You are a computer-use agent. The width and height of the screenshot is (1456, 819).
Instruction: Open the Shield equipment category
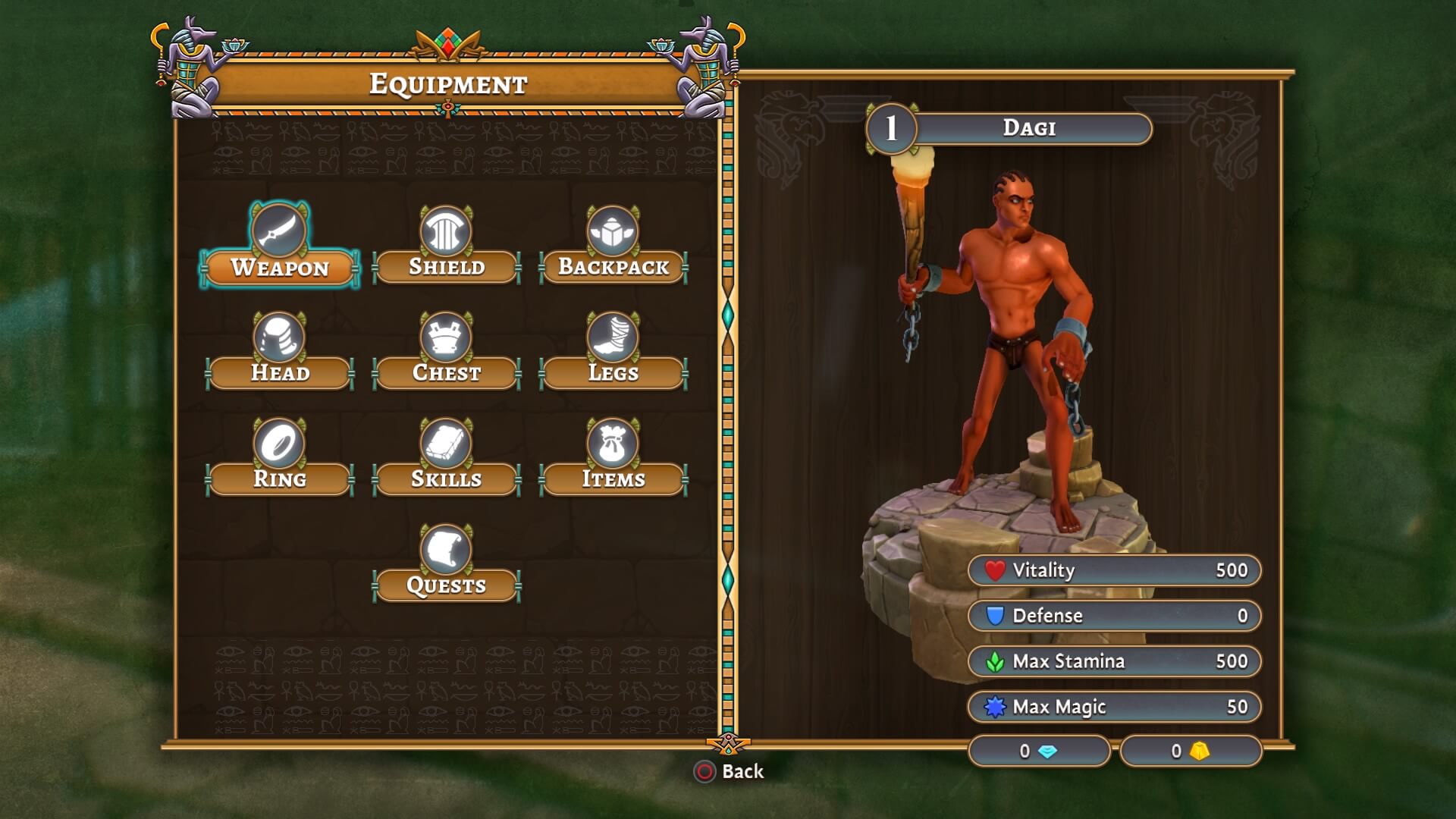click(x=447, y=267)
